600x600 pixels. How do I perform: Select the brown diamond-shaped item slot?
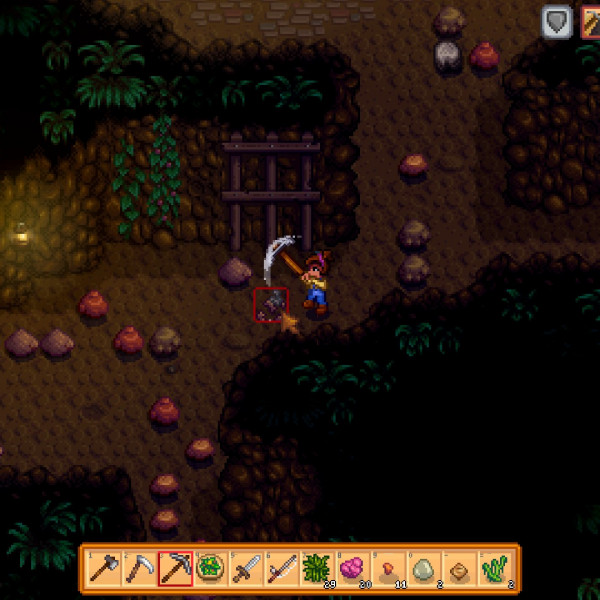[462, 569]
